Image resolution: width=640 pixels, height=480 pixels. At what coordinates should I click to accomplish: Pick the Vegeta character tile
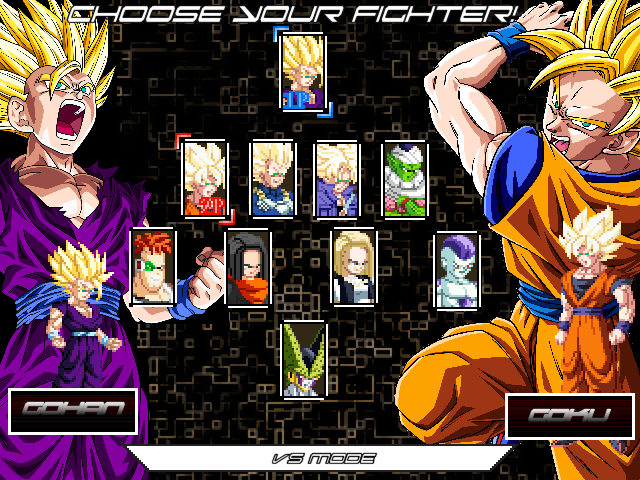272,178
